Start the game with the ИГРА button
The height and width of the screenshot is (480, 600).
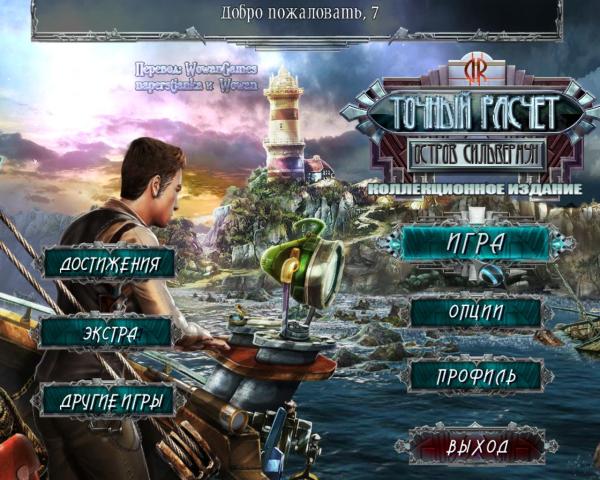coord(476,242)
